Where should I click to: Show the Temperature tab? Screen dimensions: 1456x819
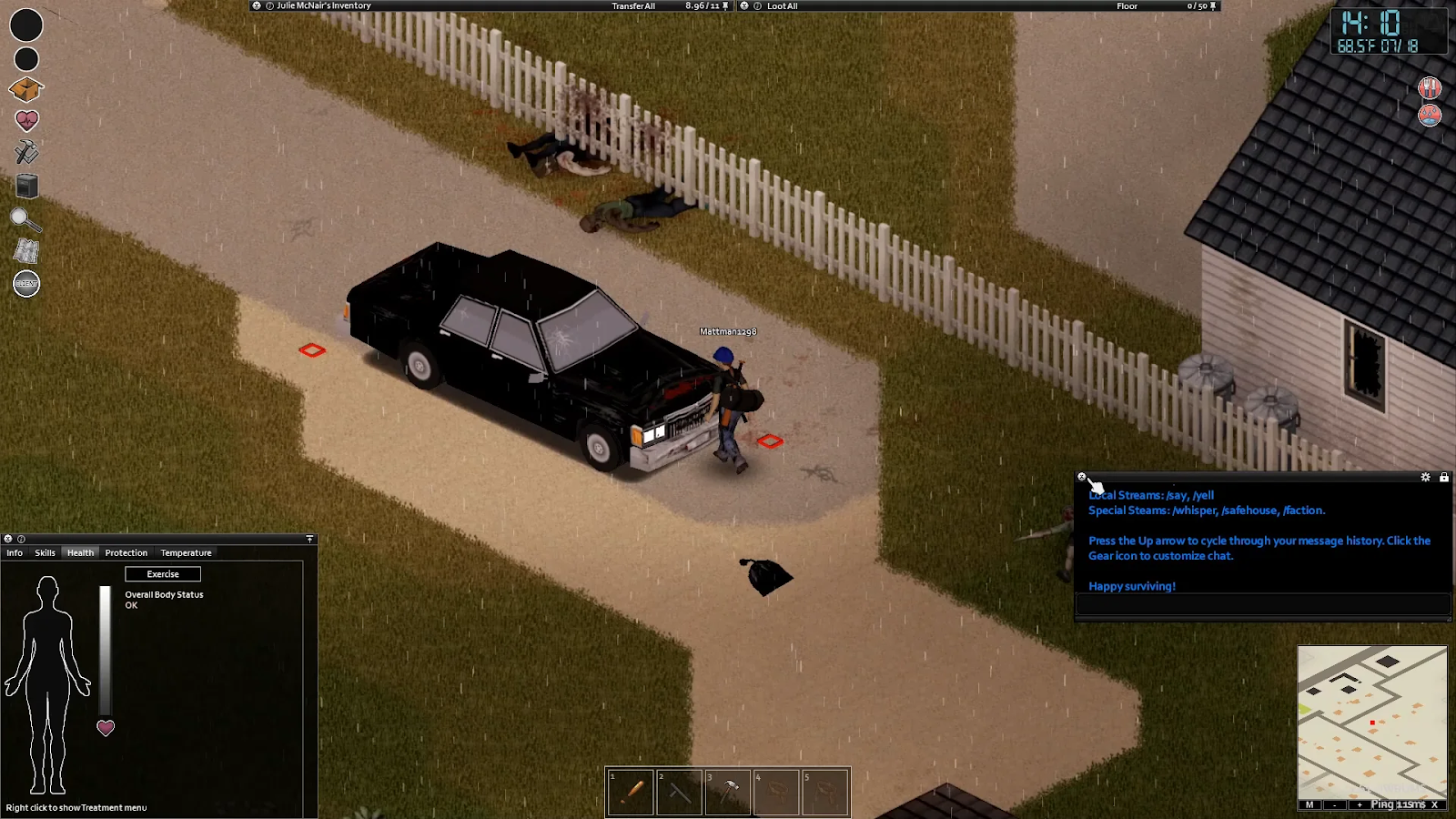point(186,552)
